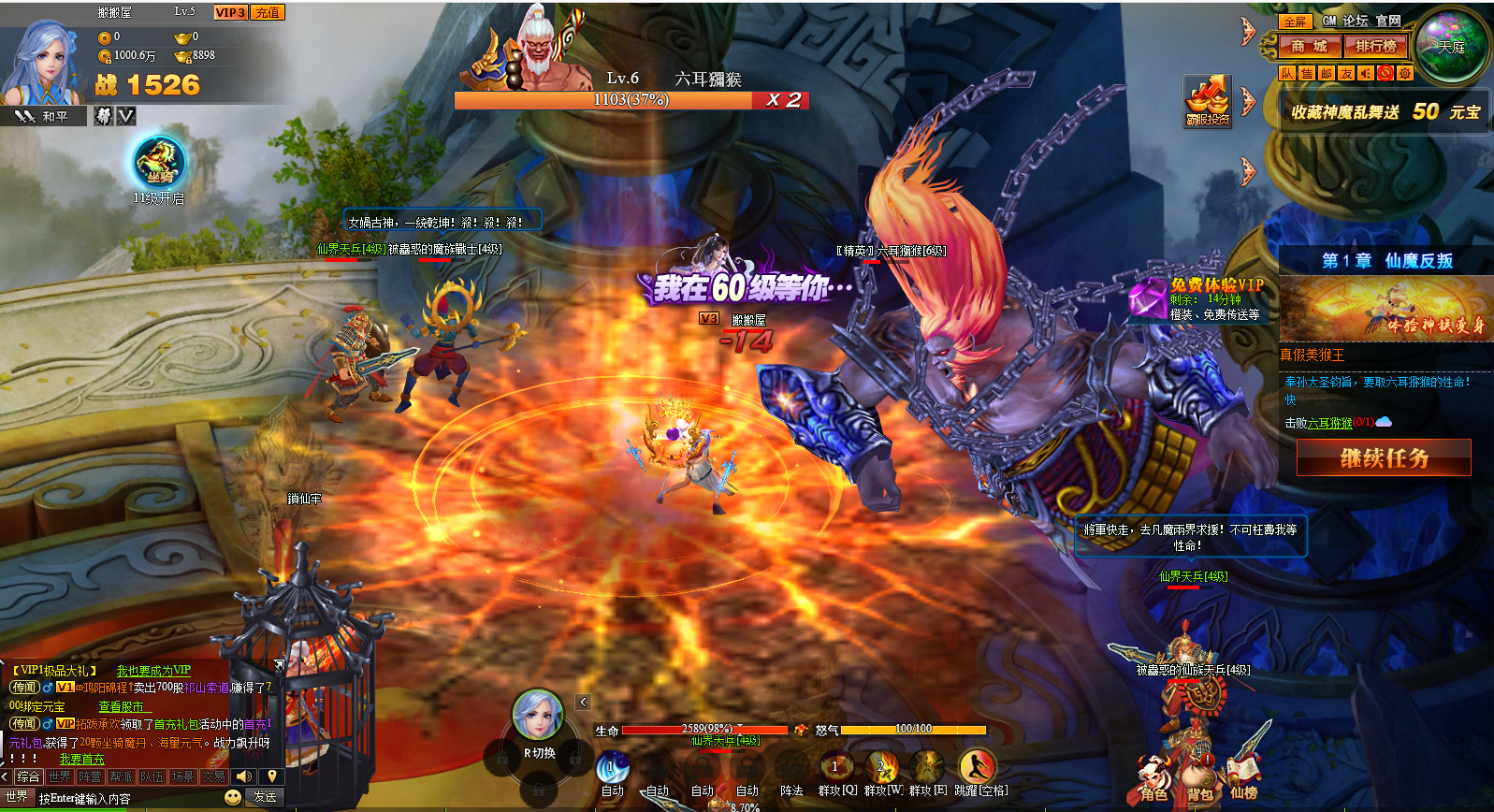Screen dimensions: 1494x812
Task: Open the 友 friends icon
Action: tap(1346, 73)
